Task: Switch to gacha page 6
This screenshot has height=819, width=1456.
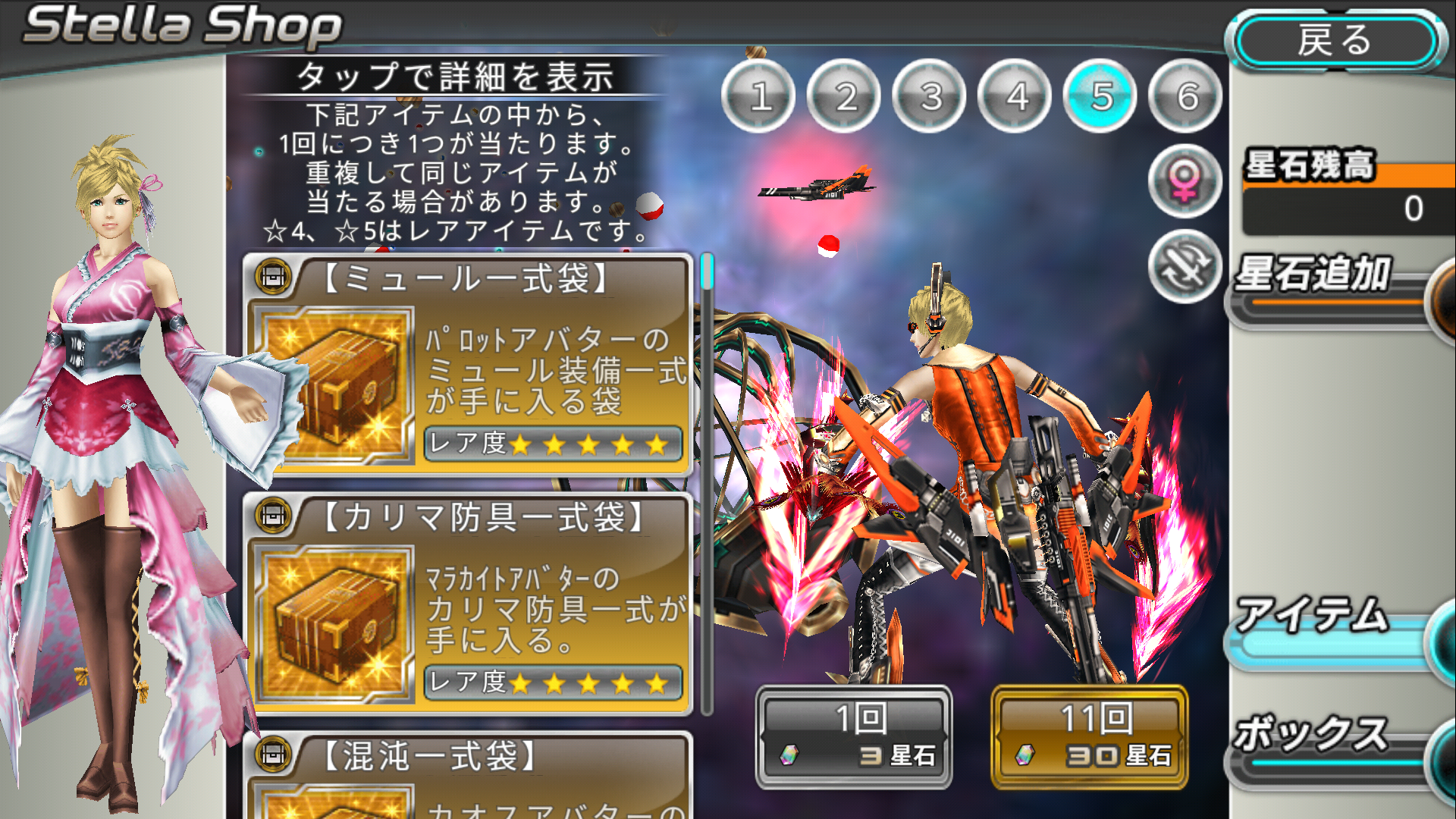Action: point(1187,96)
